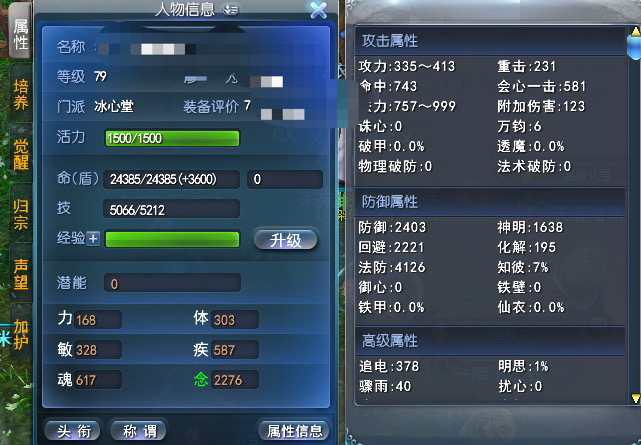Viewport: 641px width, 445px height.
Task: Open the 加护 tab
Action: click(20, 331)
